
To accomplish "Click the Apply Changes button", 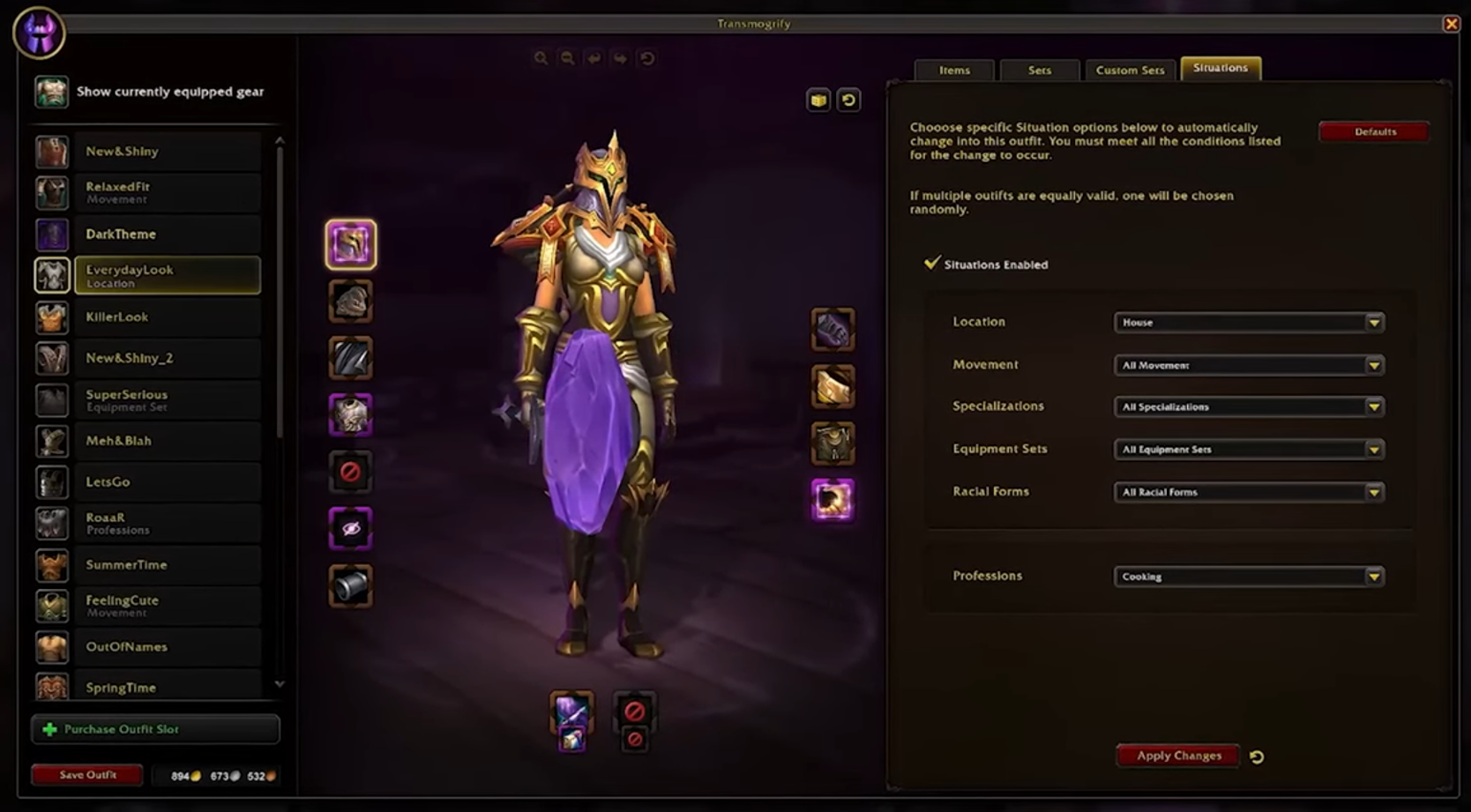I will [1178, 756].
